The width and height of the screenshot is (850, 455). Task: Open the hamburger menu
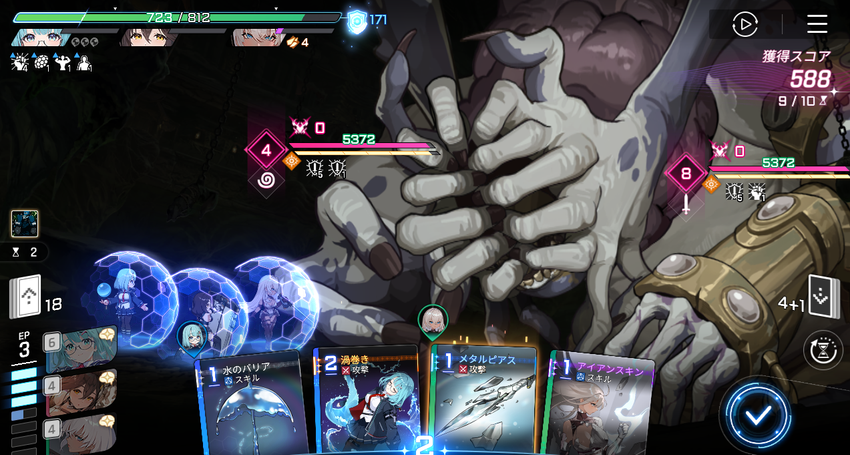tap(817, 24)
